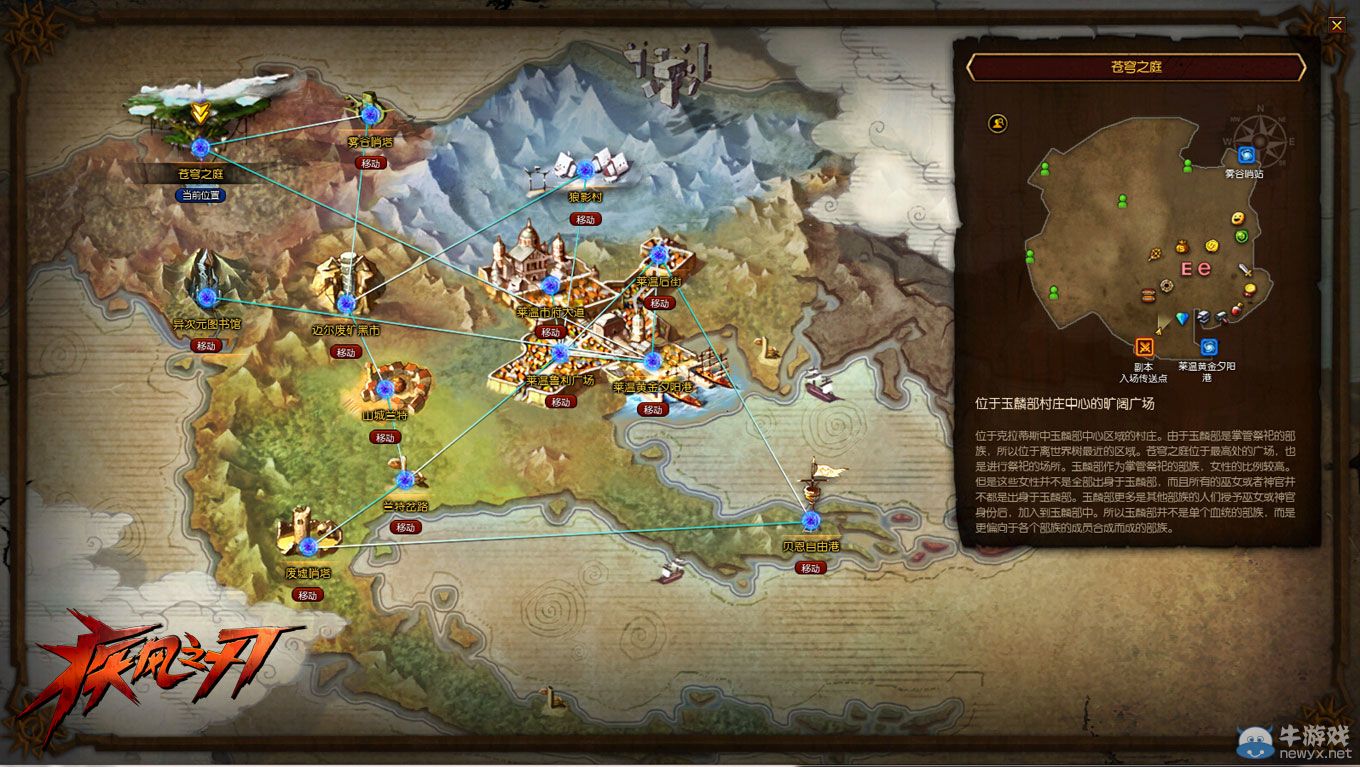The height and width of the screenshot is (767, 1360).
Task: Click the money bag icon on the minimap
Action: point(1181,248)
